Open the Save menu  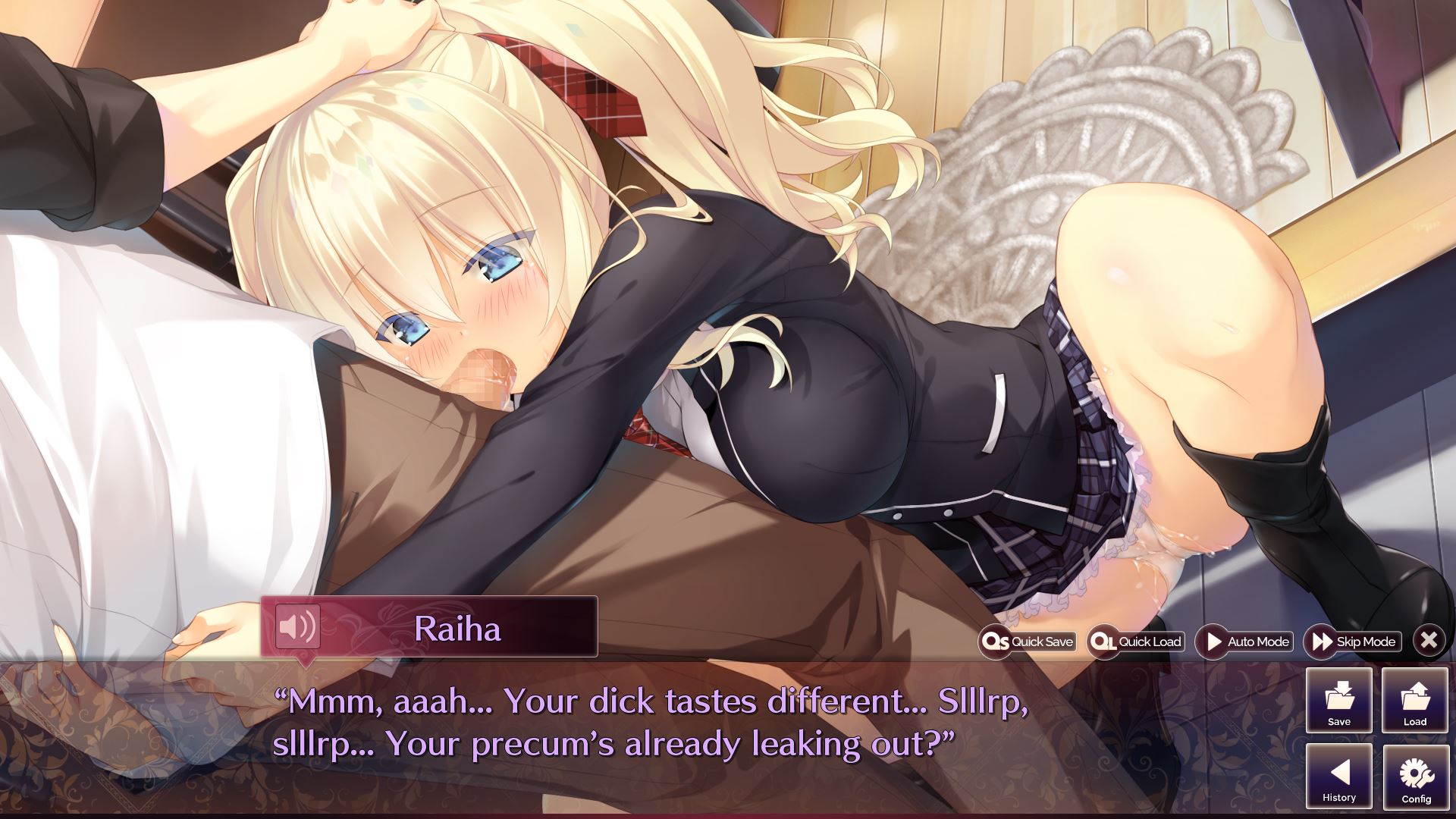[x=1338, y=701]
